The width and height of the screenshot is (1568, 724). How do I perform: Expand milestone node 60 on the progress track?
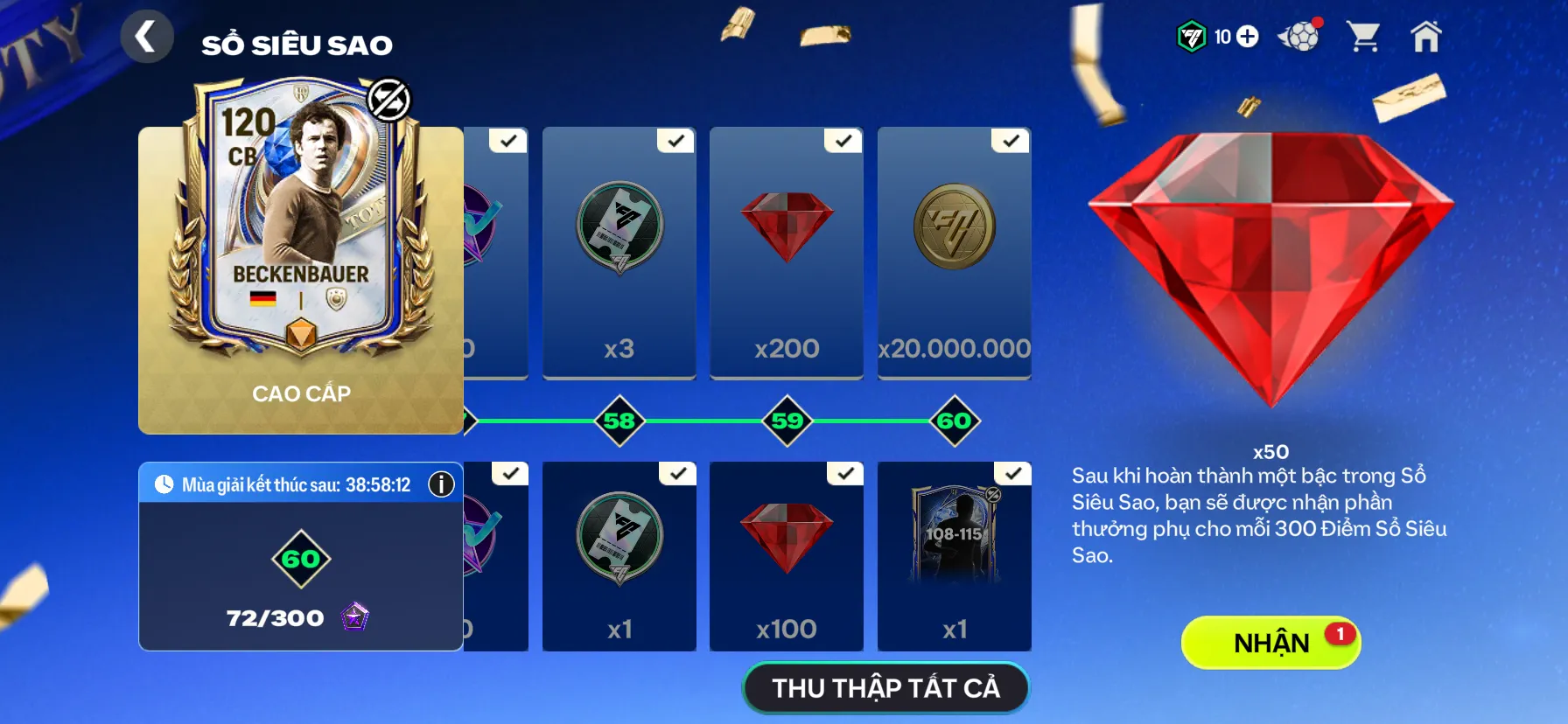(x=954, y=420)
